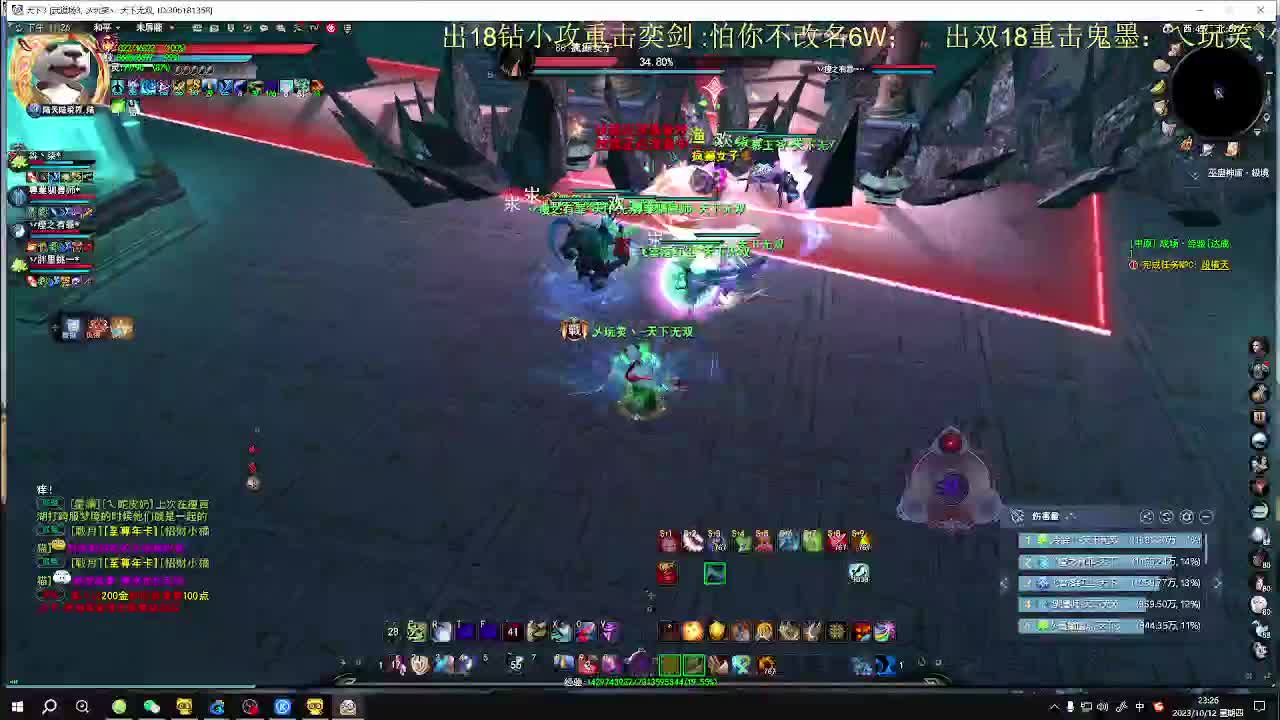The image size is (1280, 720).
Task: Open the damage meter settings gear icon
Action: (1186, 516)
